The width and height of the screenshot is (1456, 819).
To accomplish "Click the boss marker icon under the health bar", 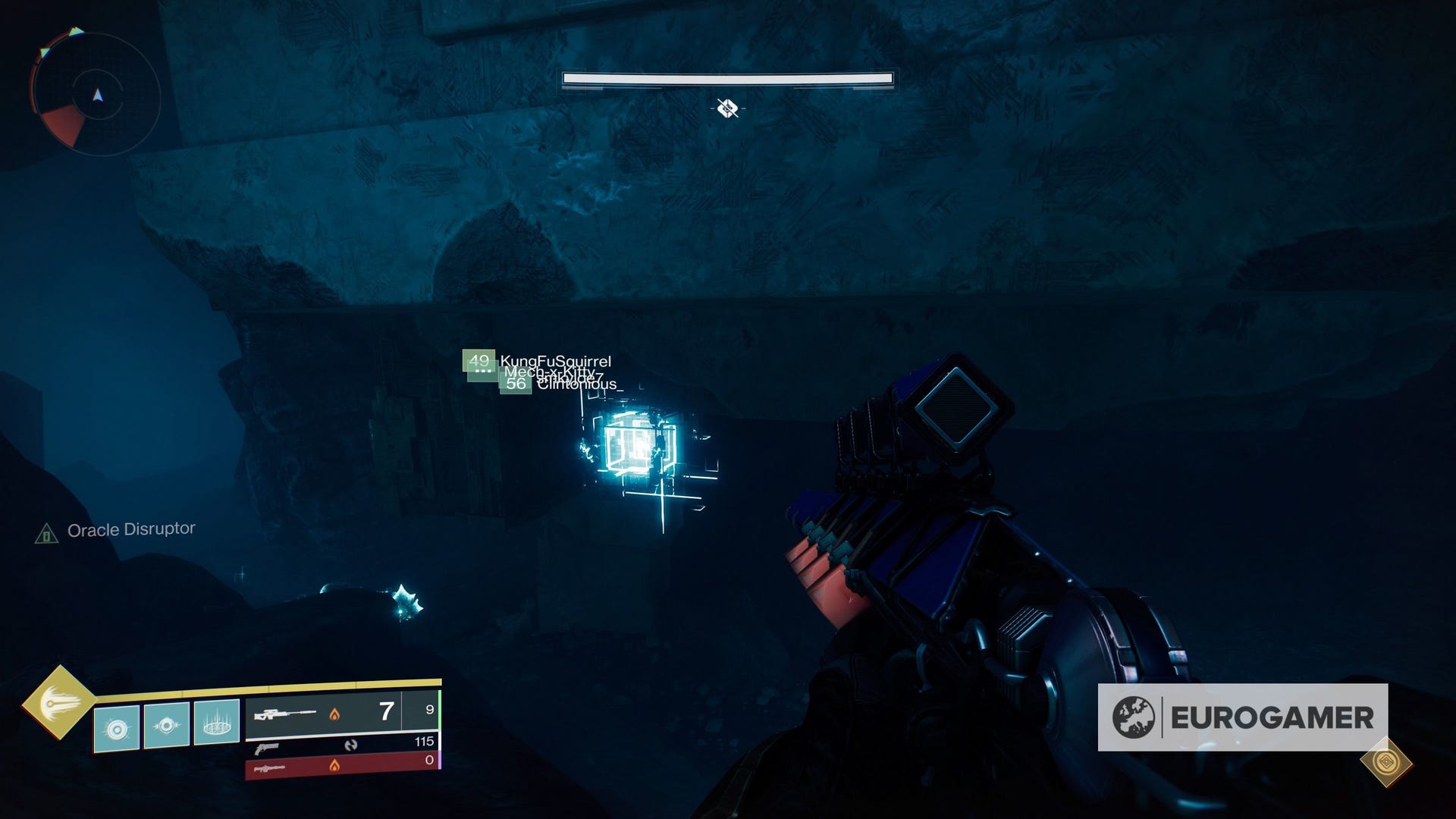I will [727, 108].
